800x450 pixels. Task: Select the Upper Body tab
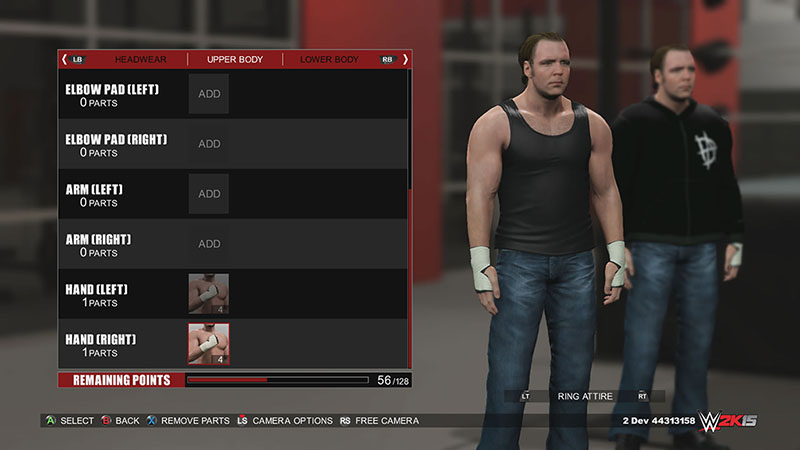[235, 60]
